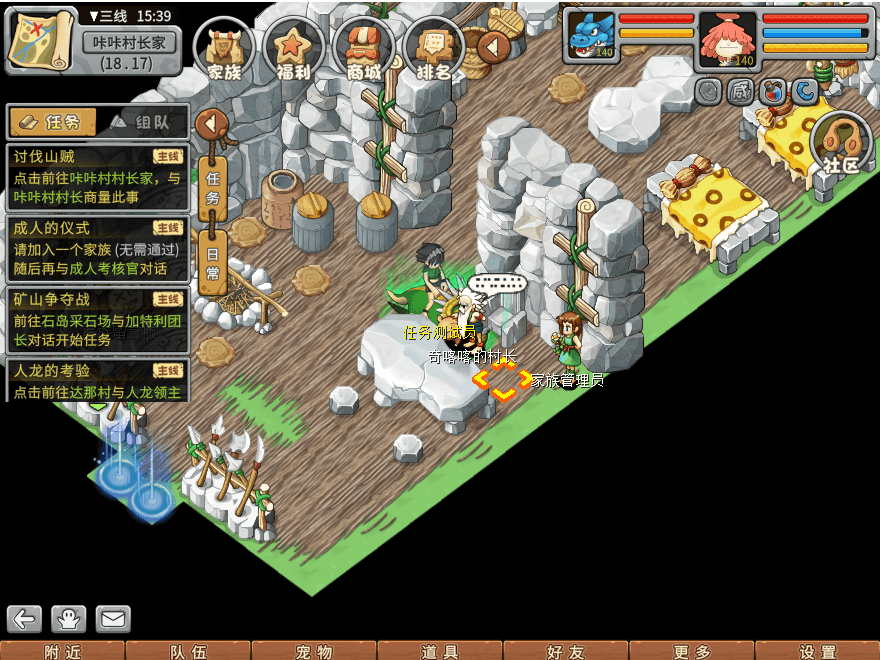Open the 设置 (Settings) bottom menu
Screen dimensions: 880x660
tap(818, 651)
